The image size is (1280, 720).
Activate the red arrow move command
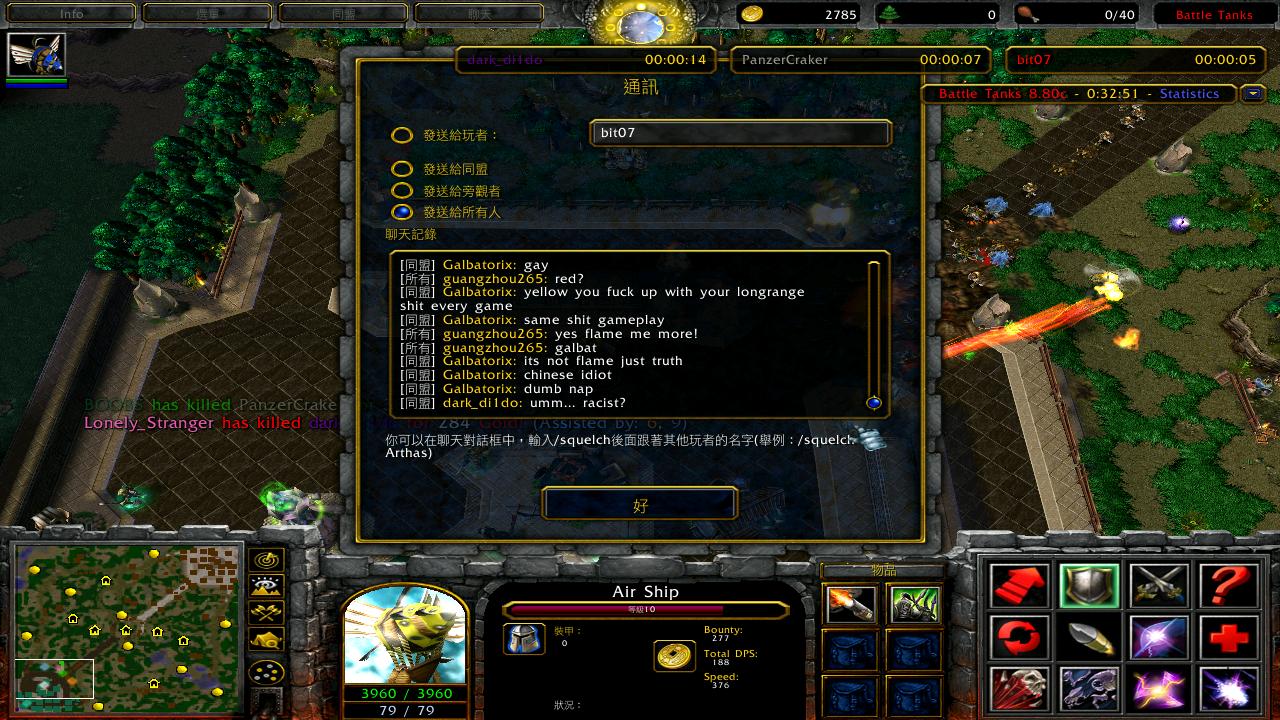[1020, 585]
